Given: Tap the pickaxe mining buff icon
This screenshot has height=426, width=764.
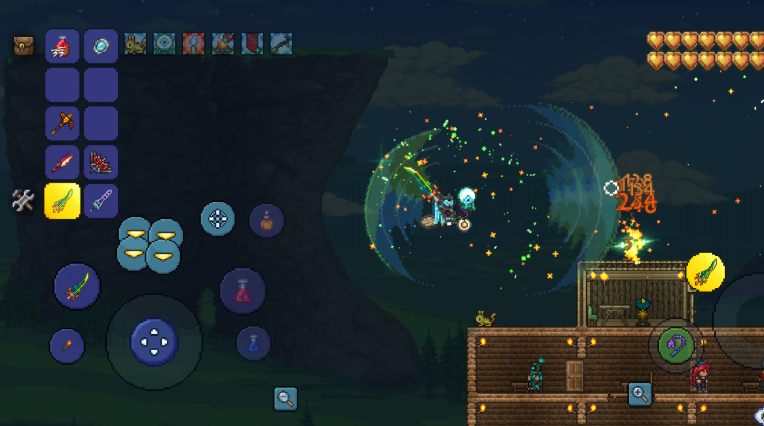Looking at the screenshot, I should 281,44.
